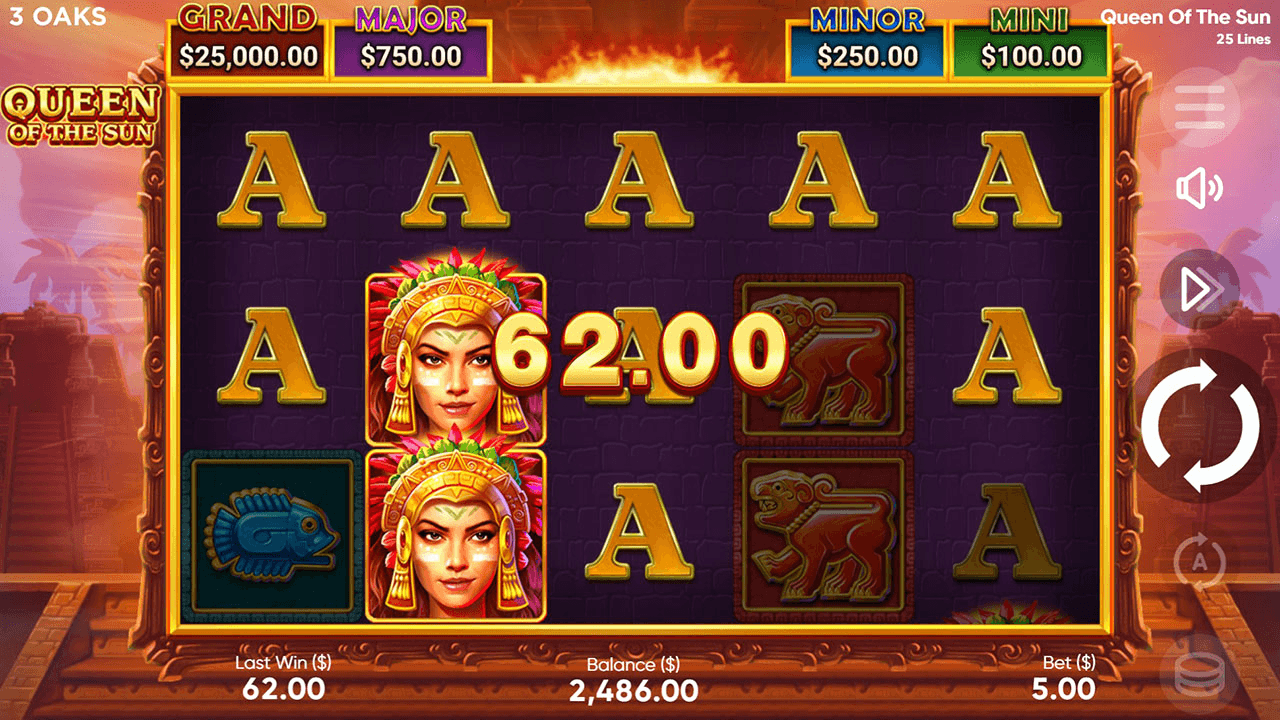The height and width of the screenshot is (720, 1280).
Task: Toggle the sound speaker icon
Action: click(x=1199, y=188)
